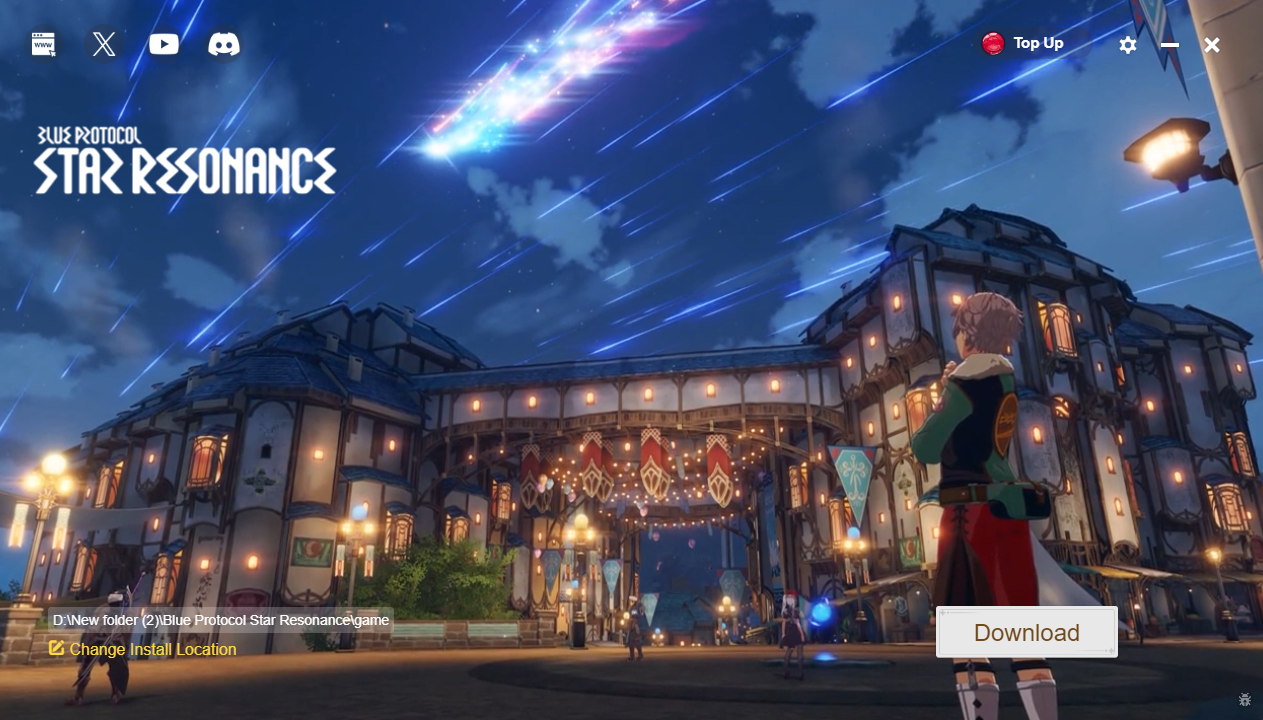This screenshot has height=720, width=1263.
Task: Open the Top Up page
Action: (1023, 43)
